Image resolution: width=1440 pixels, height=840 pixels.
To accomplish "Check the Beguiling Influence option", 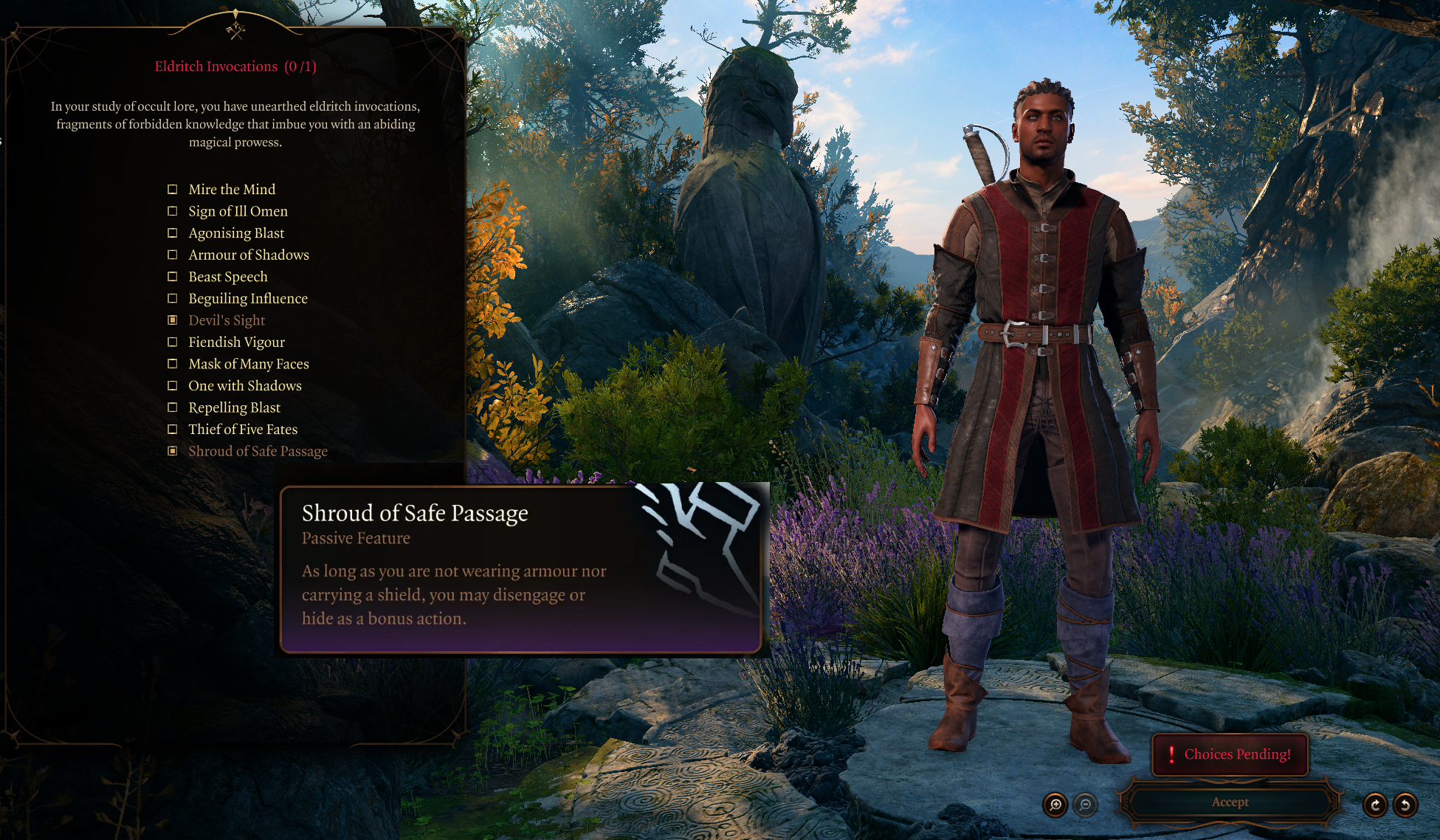I will (x=173, y=298).
